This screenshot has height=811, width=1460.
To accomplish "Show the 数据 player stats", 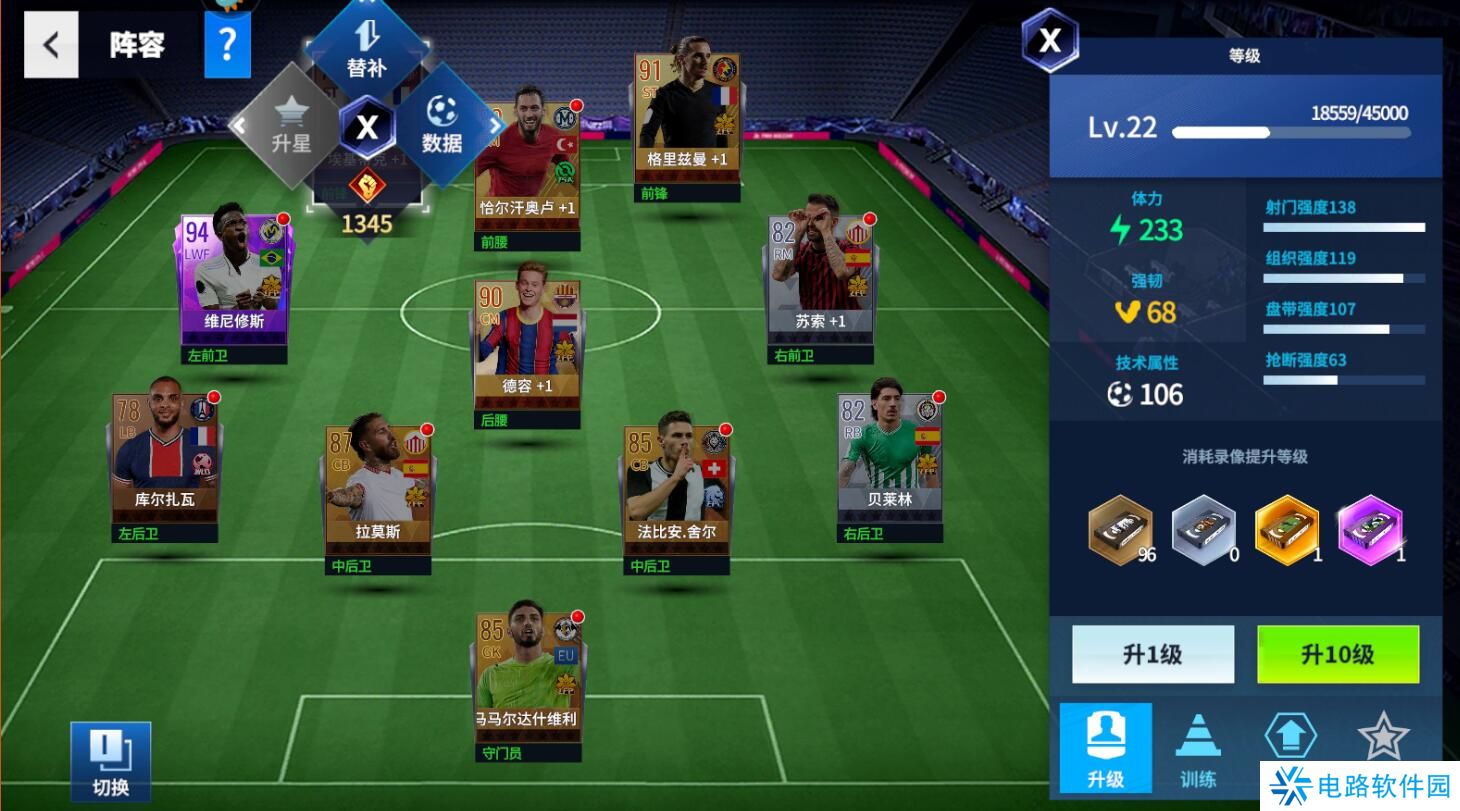I will [x=442, y=127].
